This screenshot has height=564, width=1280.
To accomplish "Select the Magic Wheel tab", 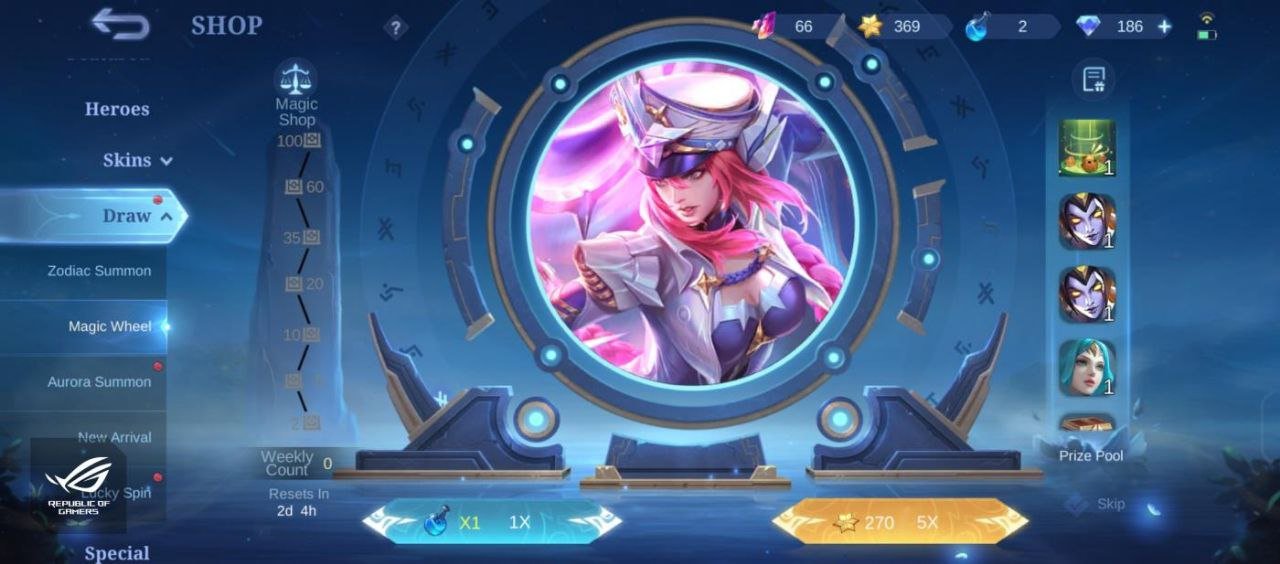I will pyautogui.click(x=110, y=326).
